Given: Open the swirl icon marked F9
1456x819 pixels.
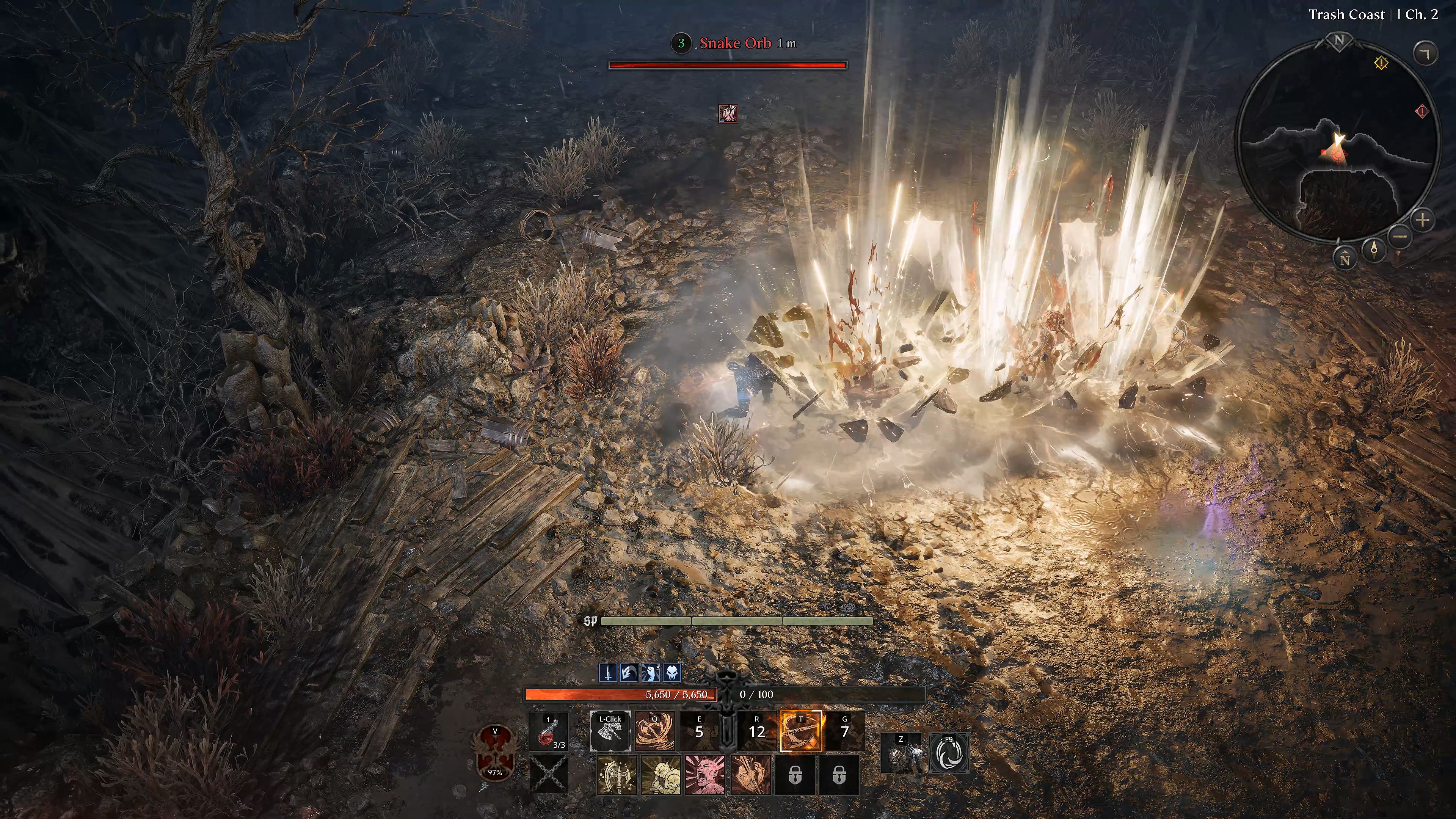Looking at the screenshot, I should tap(948, 753).
